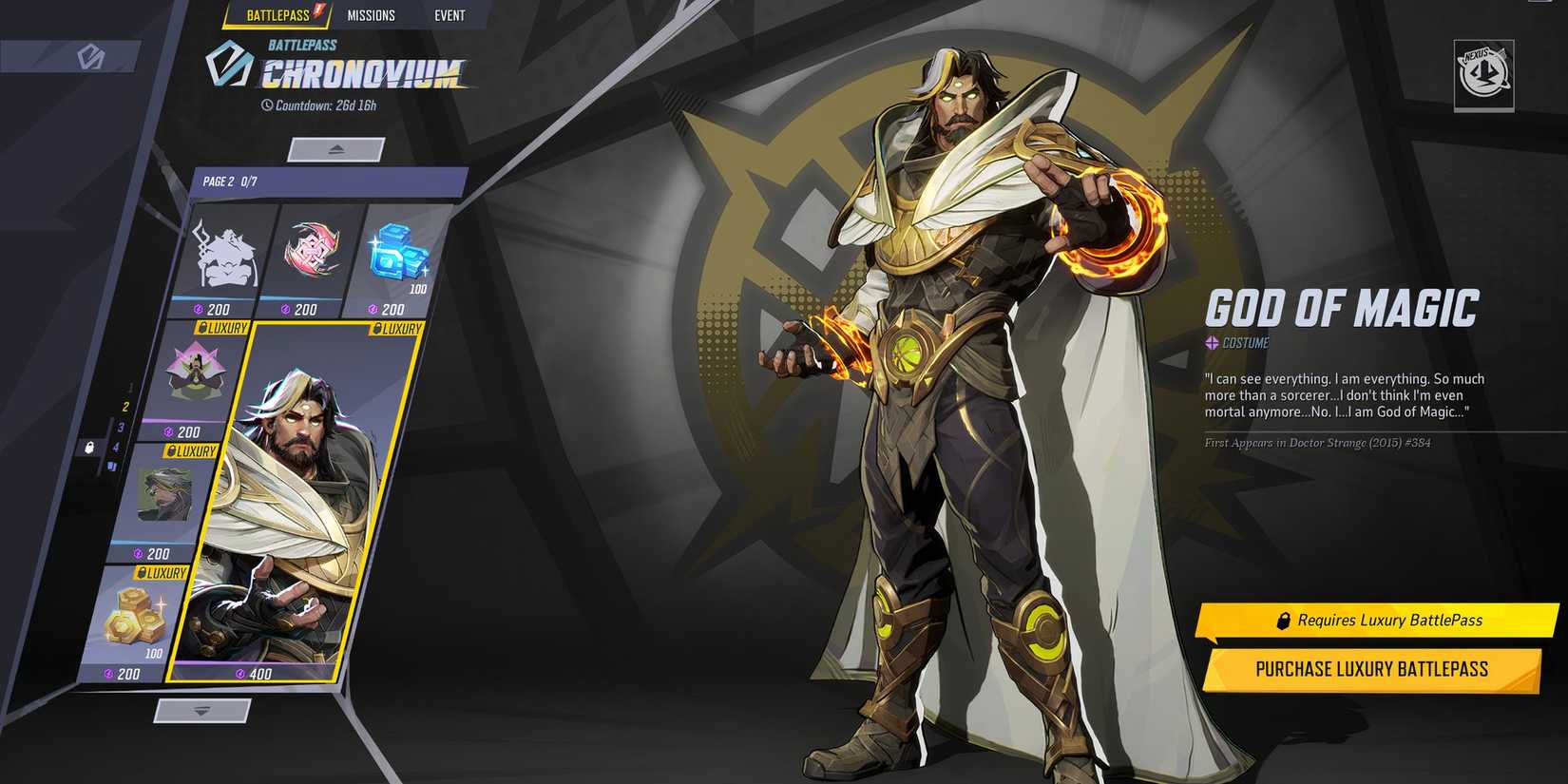
Task: Click the emblem button on the left edge
Action: [90, 58]
